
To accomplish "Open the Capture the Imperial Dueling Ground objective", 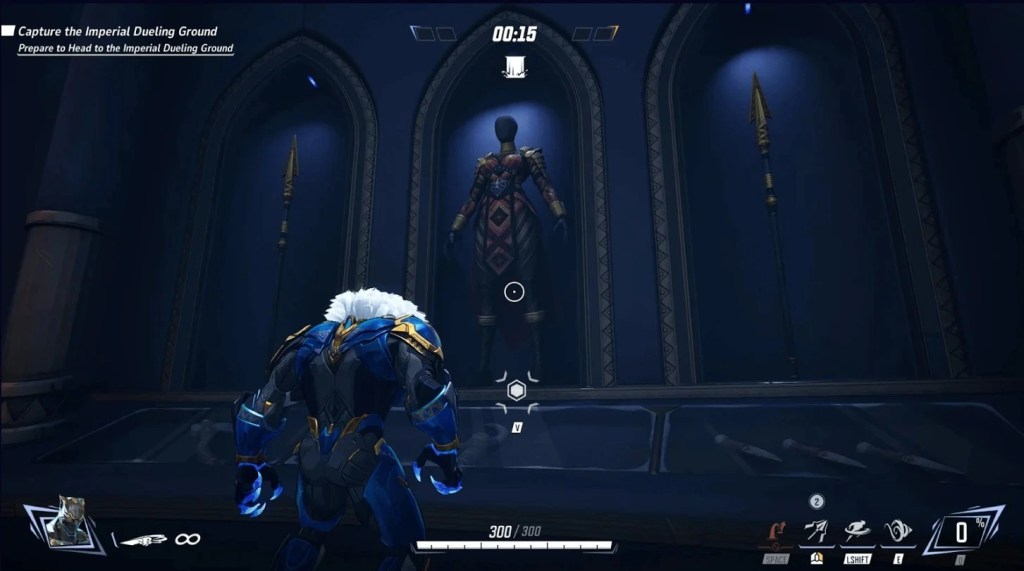I will 117,32.
